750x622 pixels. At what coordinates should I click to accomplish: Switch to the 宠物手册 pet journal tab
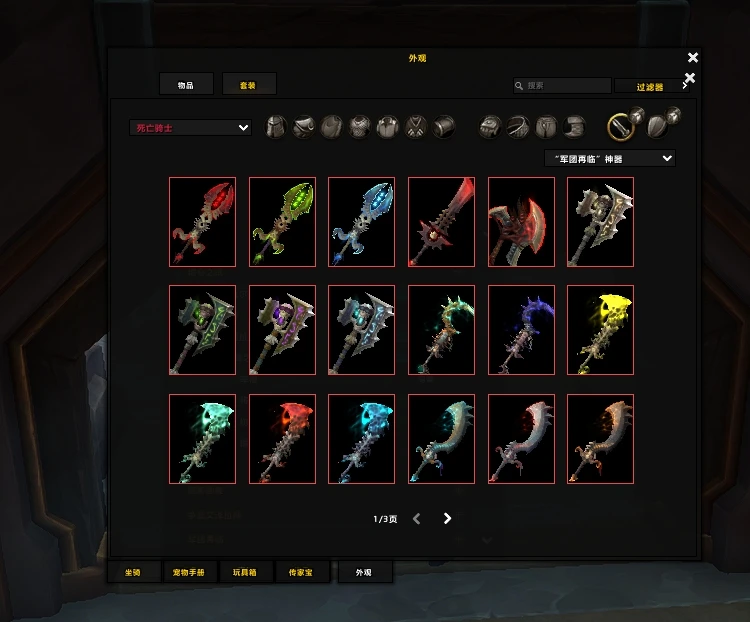(189, 572)
